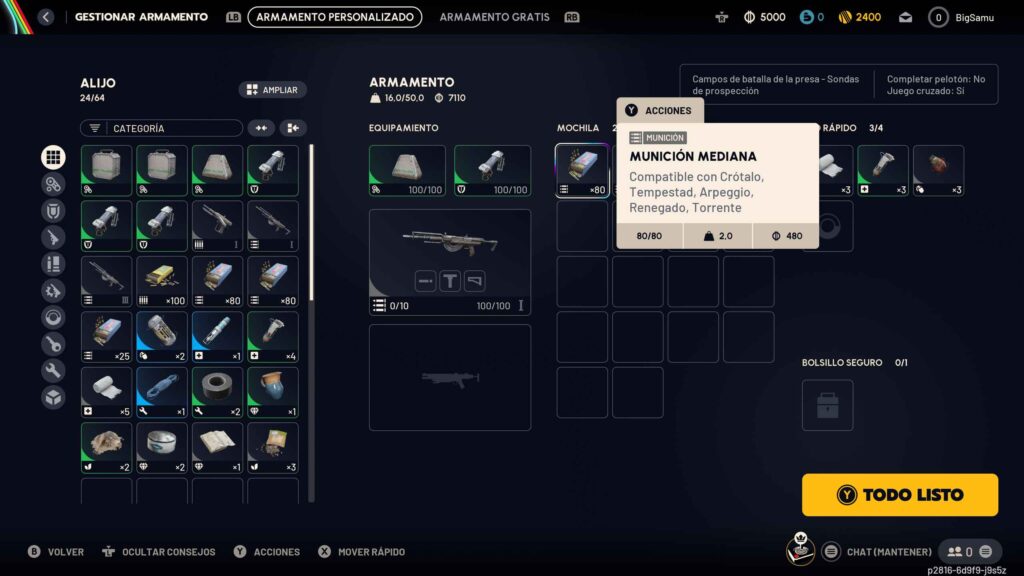Viewport: 1024px width, 576px height.
Task: Expand the stash with the Ampliar button
Action: pyautogui.click(x=272, y=90)
